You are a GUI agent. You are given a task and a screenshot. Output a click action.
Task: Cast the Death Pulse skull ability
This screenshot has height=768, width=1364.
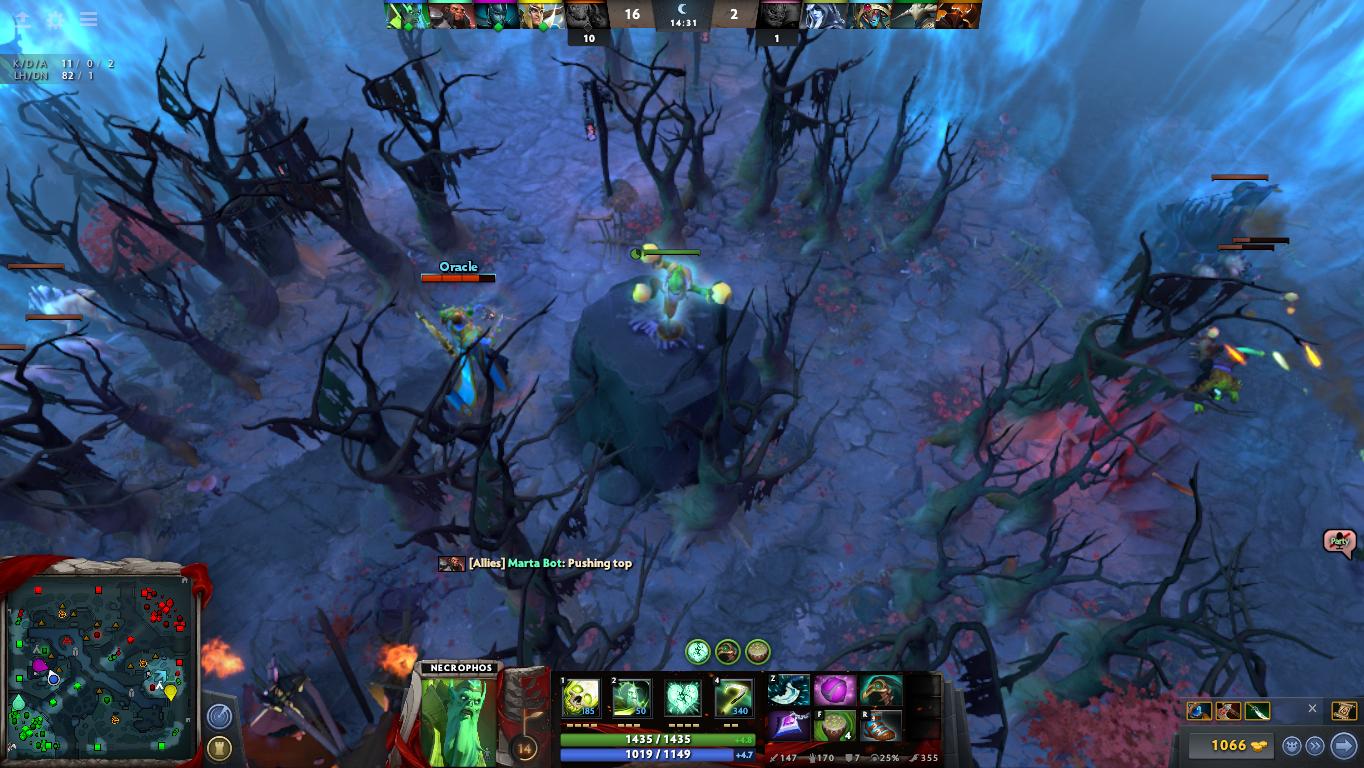(x=580, y=697)
